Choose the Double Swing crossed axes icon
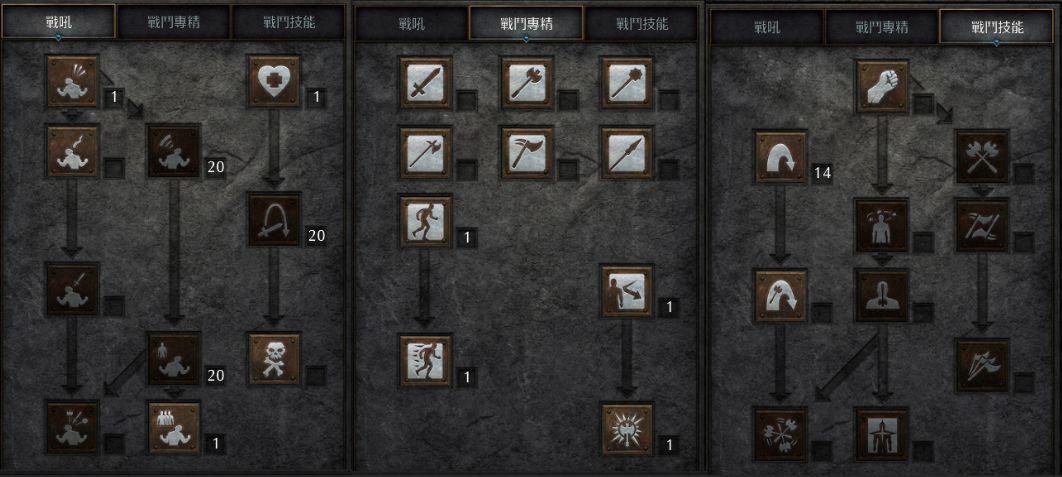This screenshot has width=1062, height=477. [x=982, y=156]
